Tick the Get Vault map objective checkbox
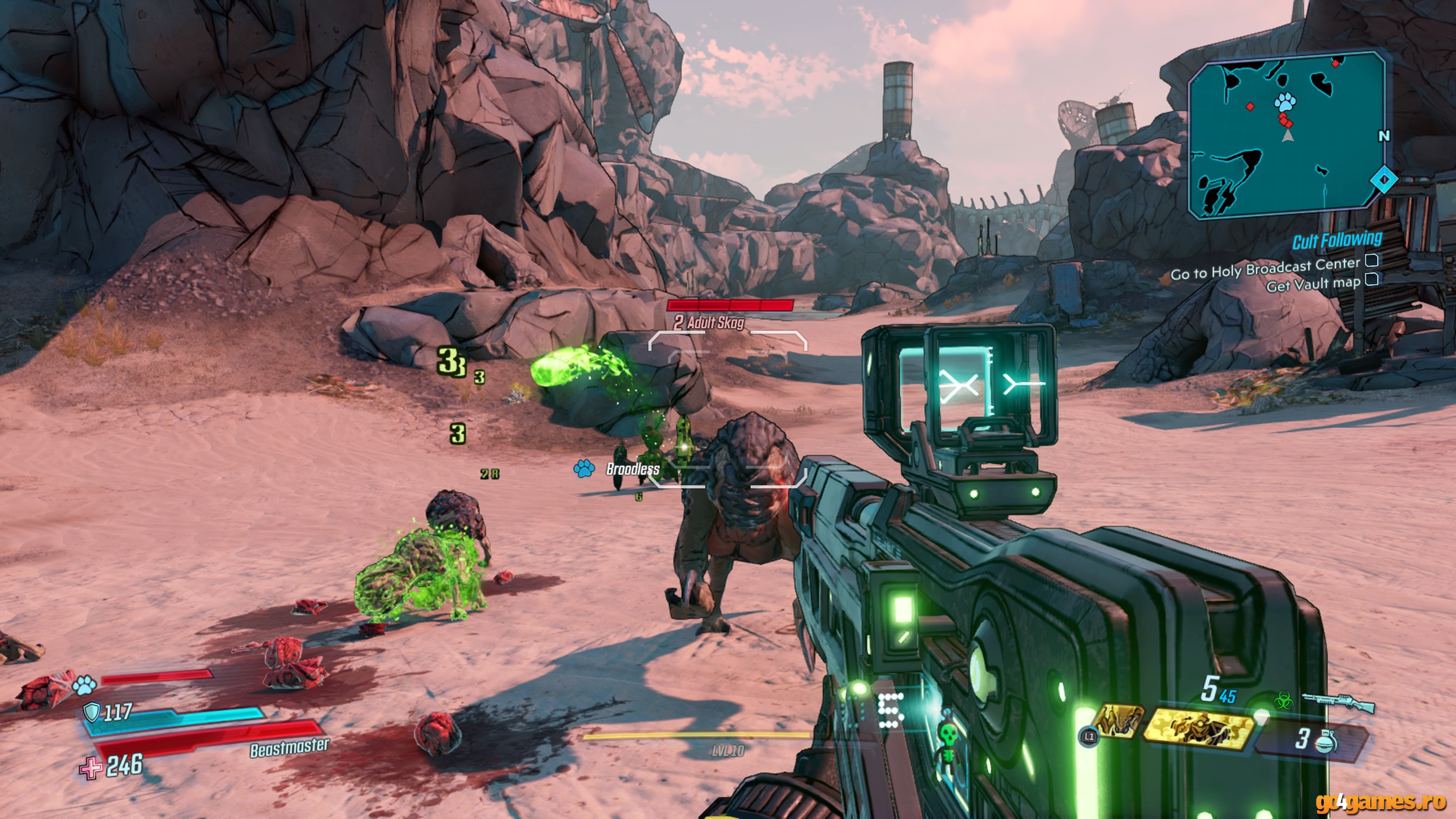 (1372, 279)
